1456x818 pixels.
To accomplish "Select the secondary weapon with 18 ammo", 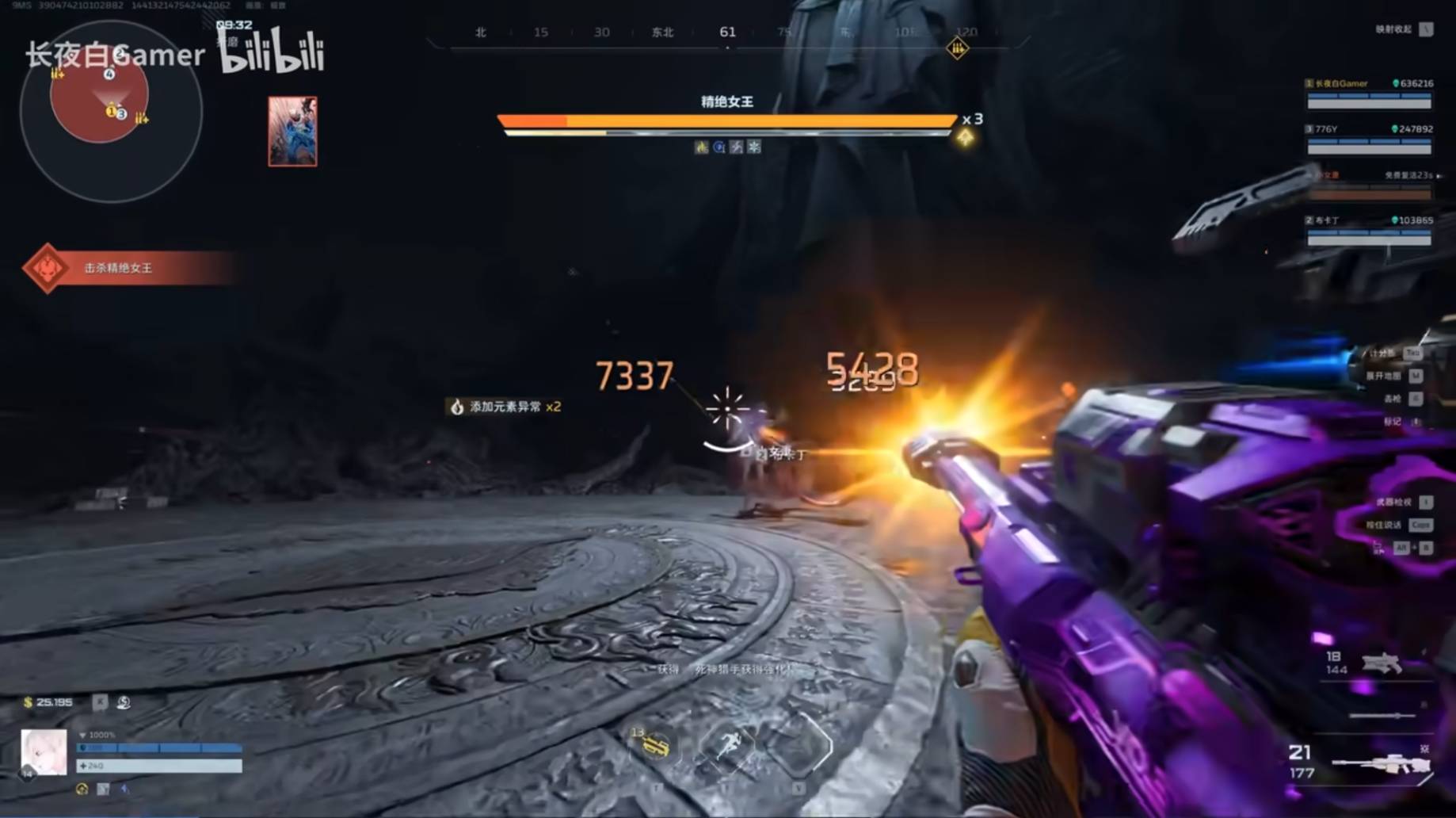I will 1380,663.
